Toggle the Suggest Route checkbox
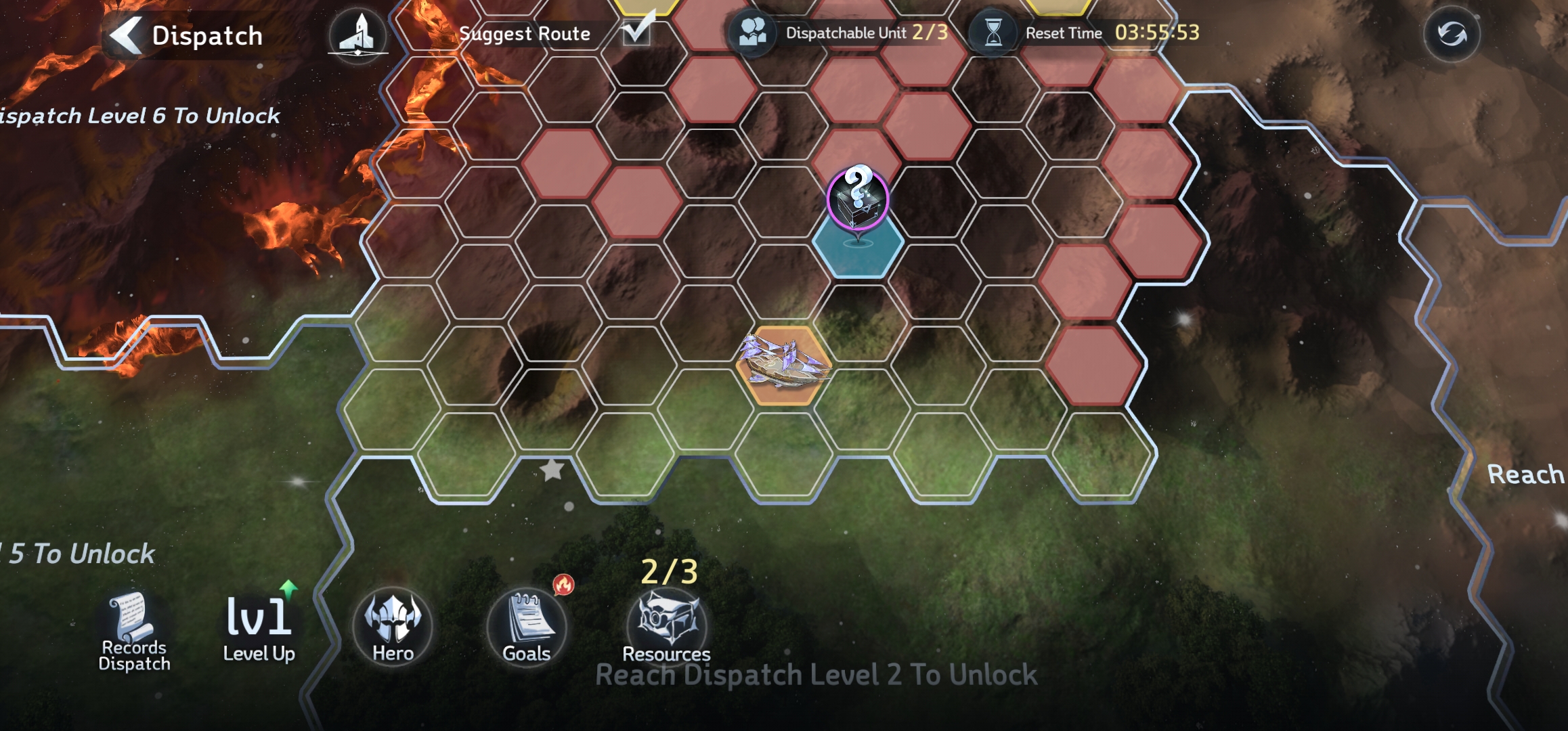1568x731 pixels. click(x=636, y=30)
